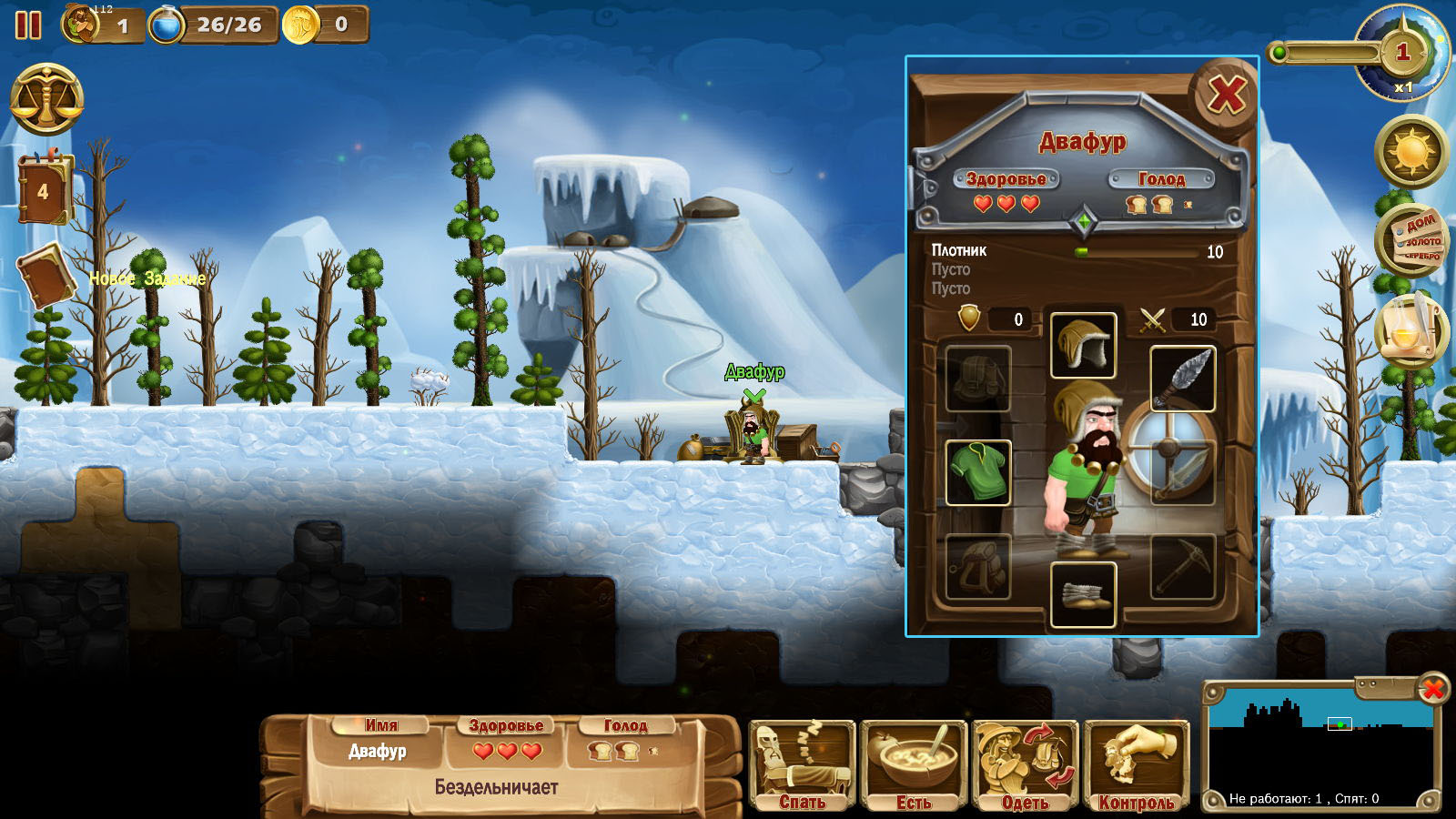Open the Одеть equip button
Viewport: 1456px width, 819px height.
pyautogui.click(x=1026, y=765)
